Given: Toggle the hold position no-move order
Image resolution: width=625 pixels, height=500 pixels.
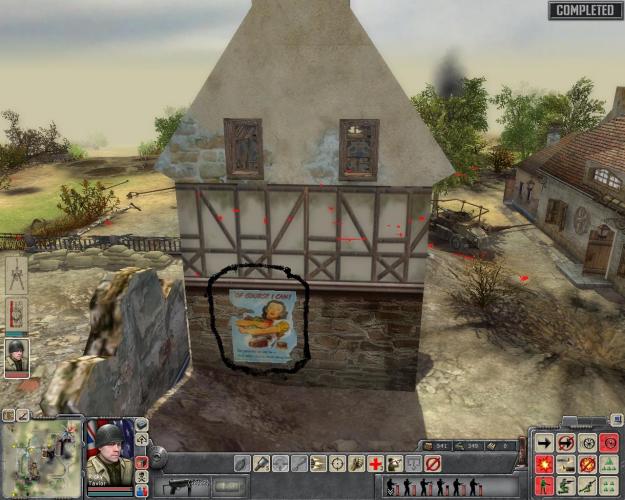Looking at the screenshot, I should point(566,442).
